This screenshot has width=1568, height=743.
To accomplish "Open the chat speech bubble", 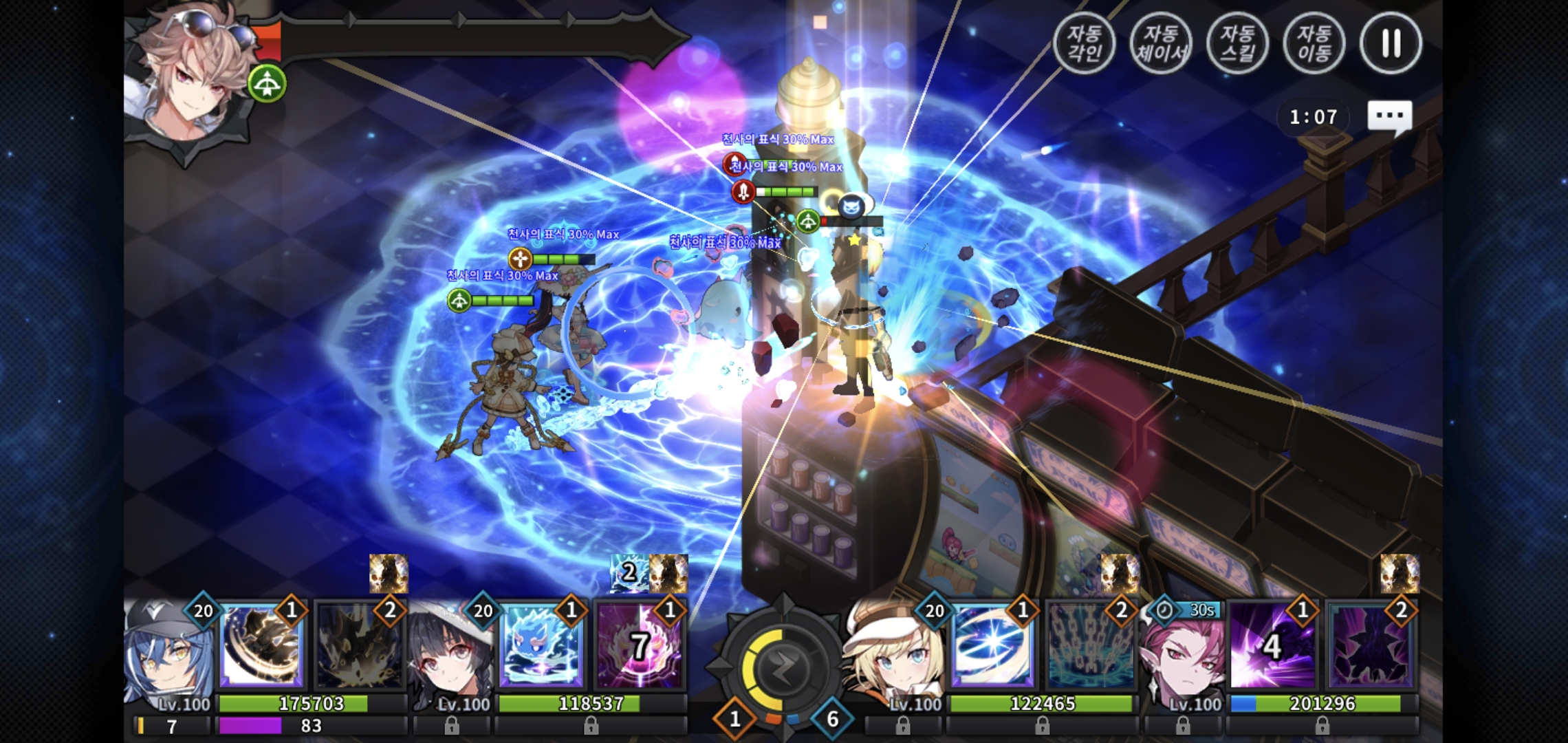I will pyautogui.click(x=1389, y=117).
